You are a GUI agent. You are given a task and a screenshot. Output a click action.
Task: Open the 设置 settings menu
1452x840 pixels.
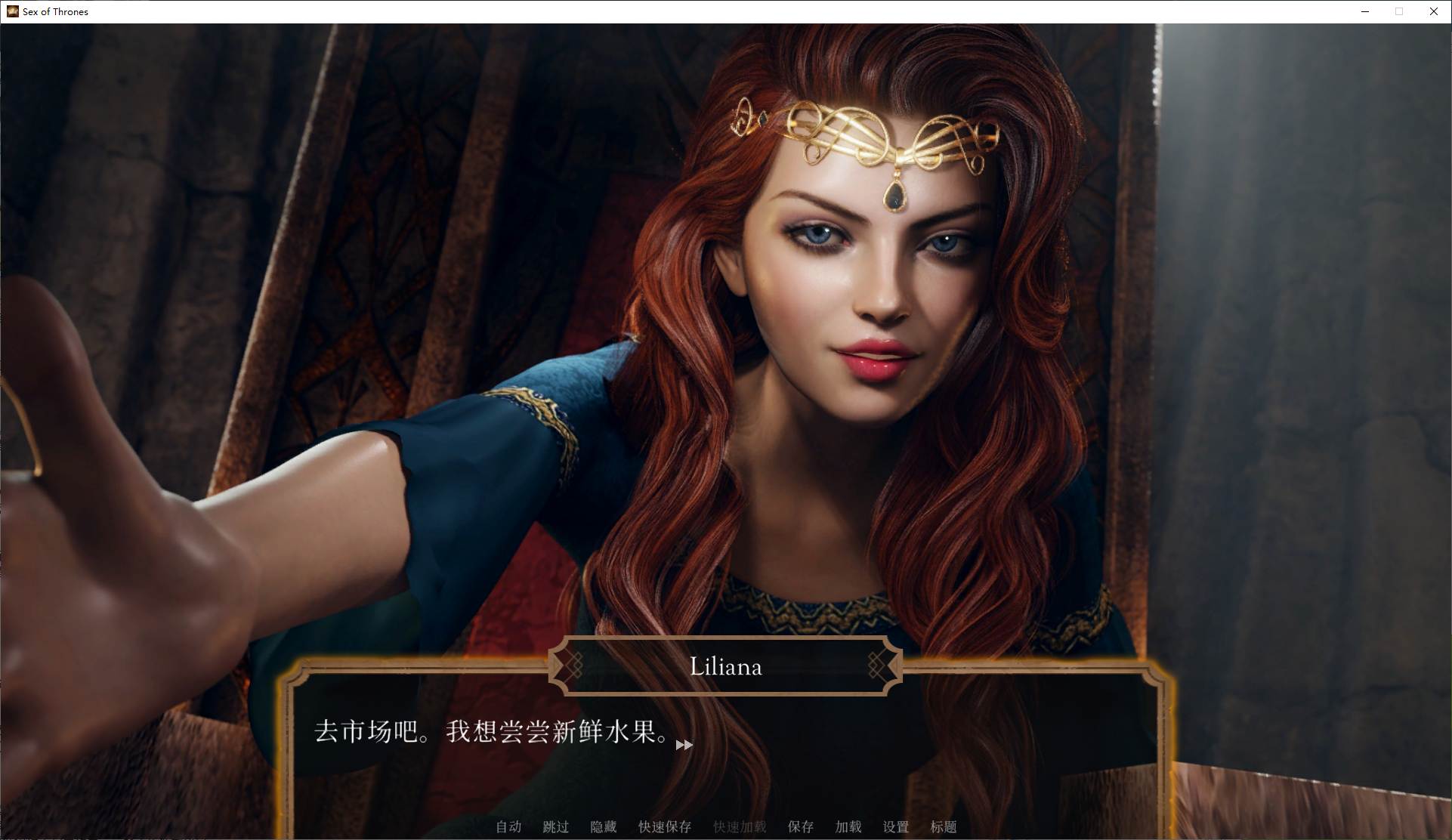point(896,827)
